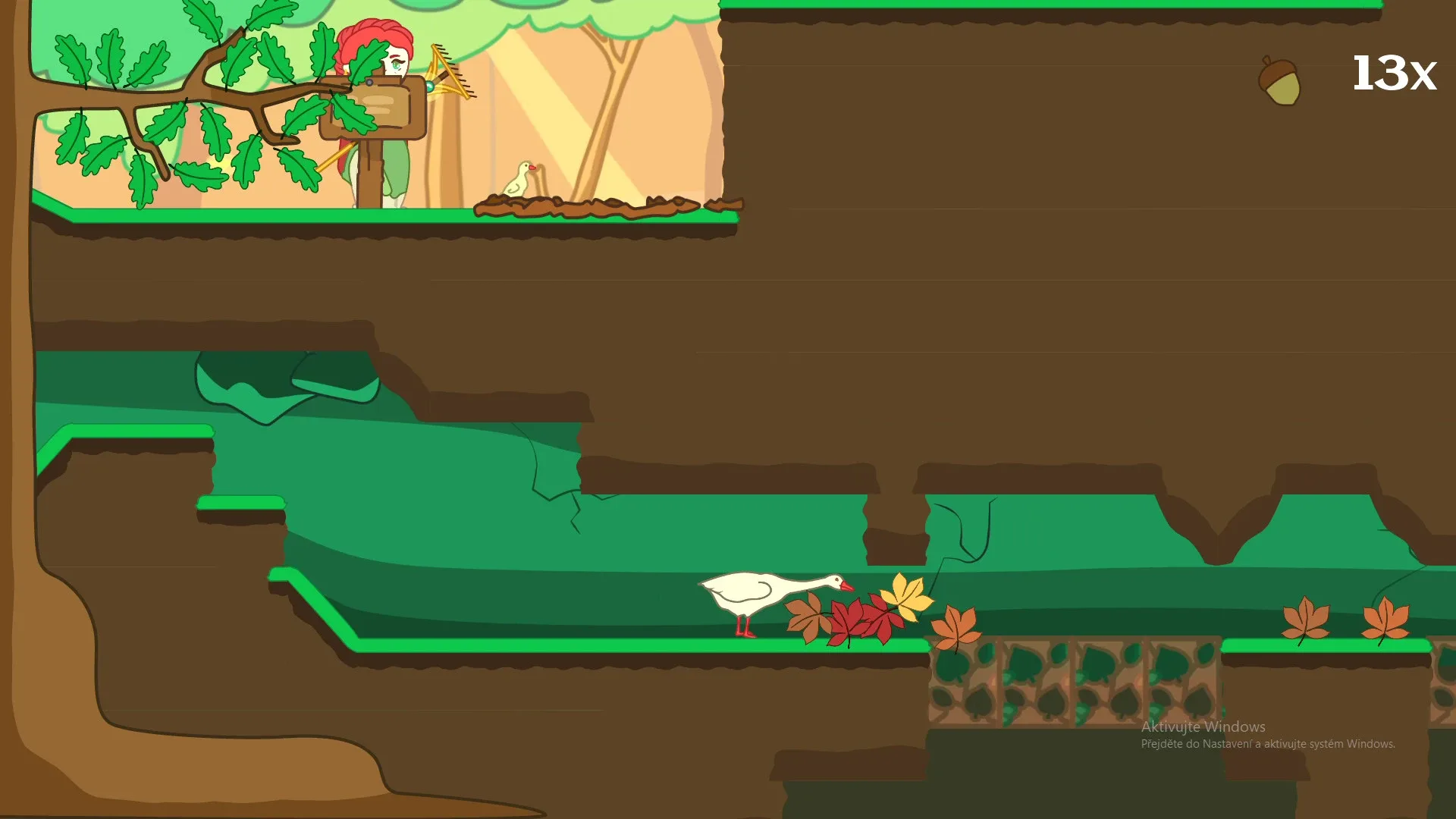
Task: Toggle the single orange leaf near the leaf blocks
Action: click(x=957, y=626)
